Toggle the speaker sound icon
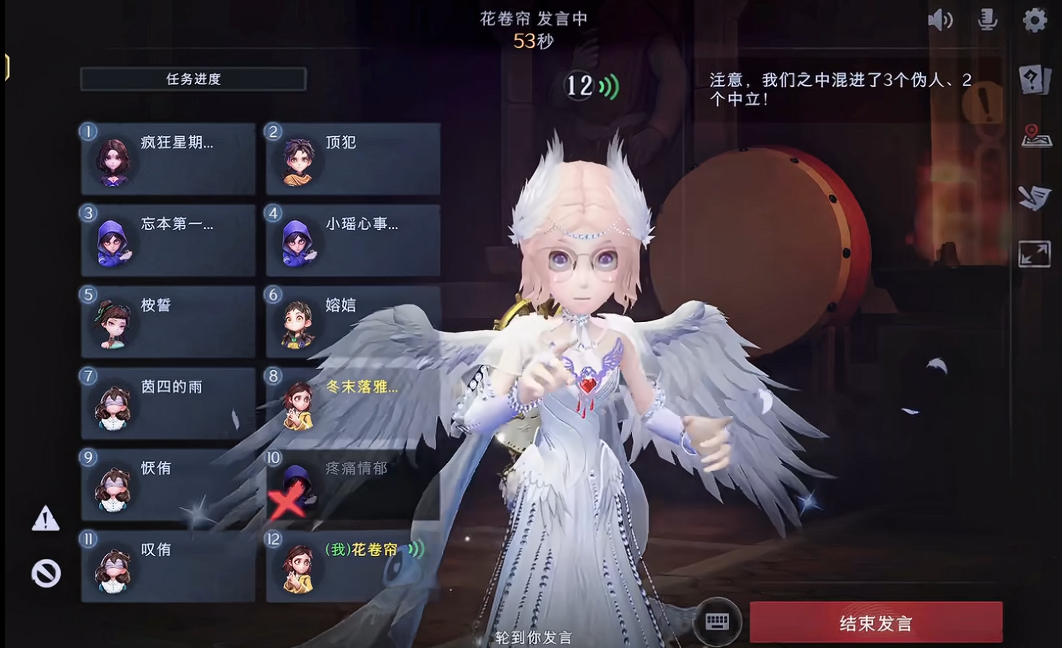Viewport: 1062px width, 648px height. [x=940, y=20]
